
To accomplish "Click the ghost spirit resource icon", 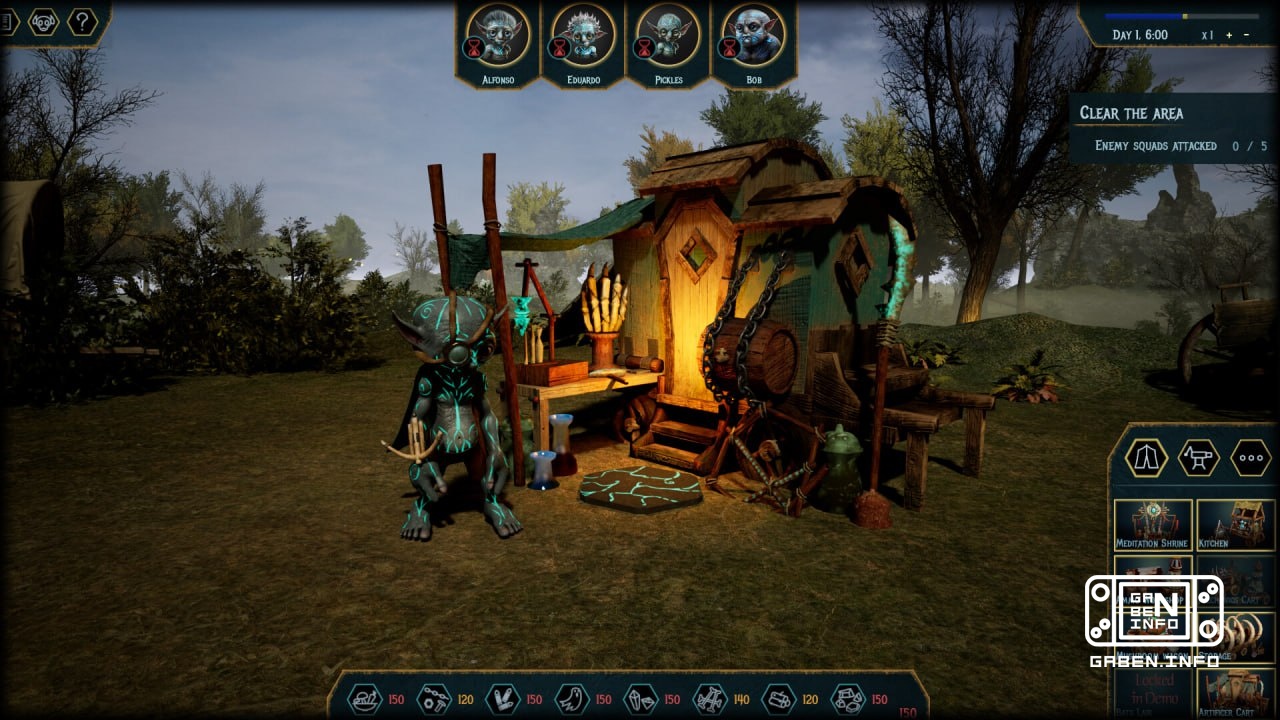I will 571,698.
